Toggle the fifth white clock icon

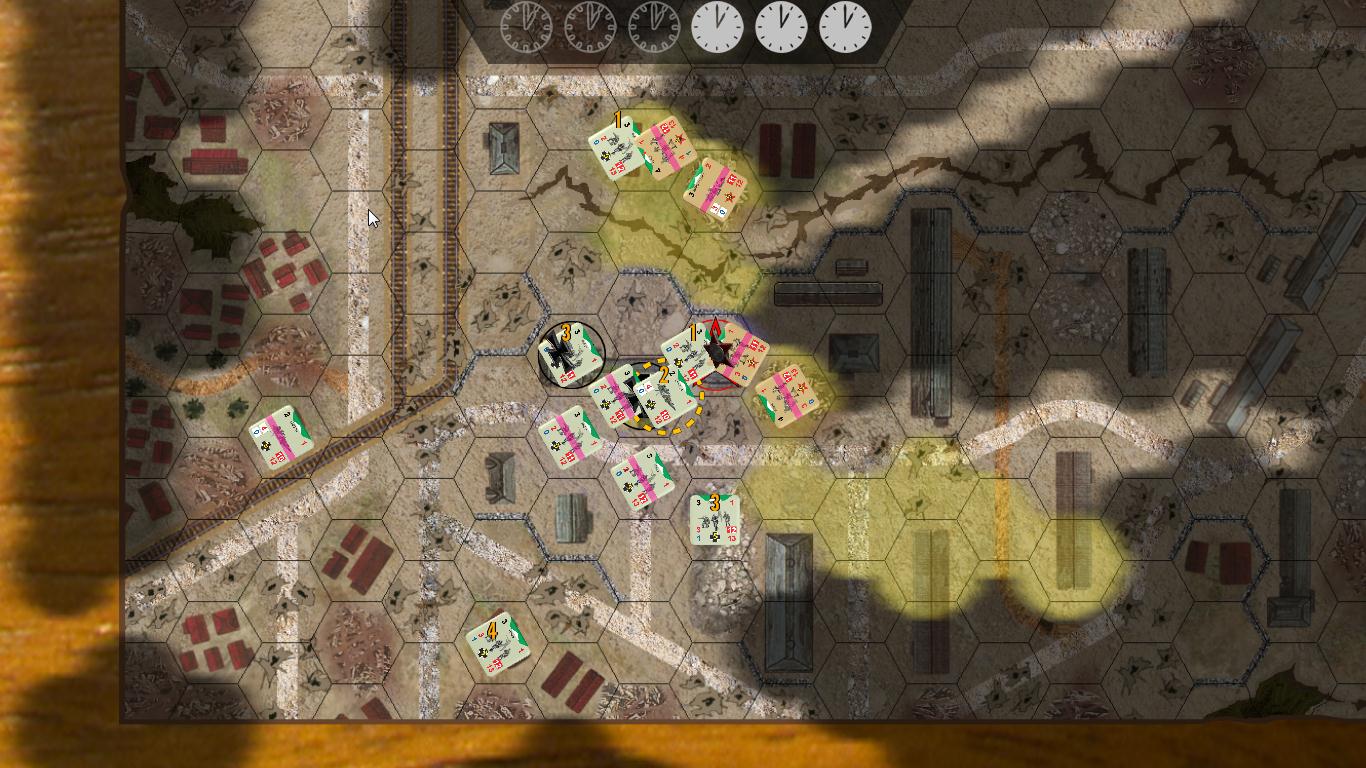point(780,26)
